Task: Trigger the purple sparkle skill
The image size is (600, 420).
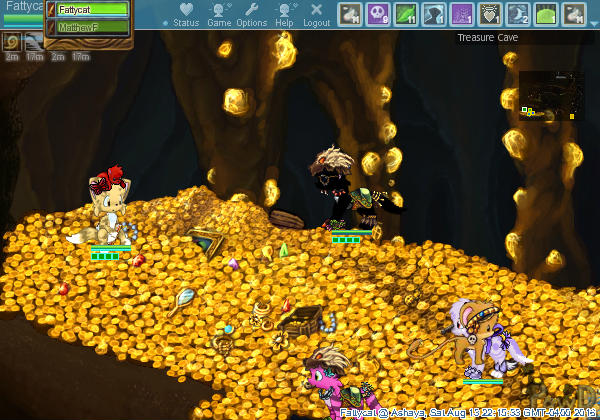Action: point(462,14)
